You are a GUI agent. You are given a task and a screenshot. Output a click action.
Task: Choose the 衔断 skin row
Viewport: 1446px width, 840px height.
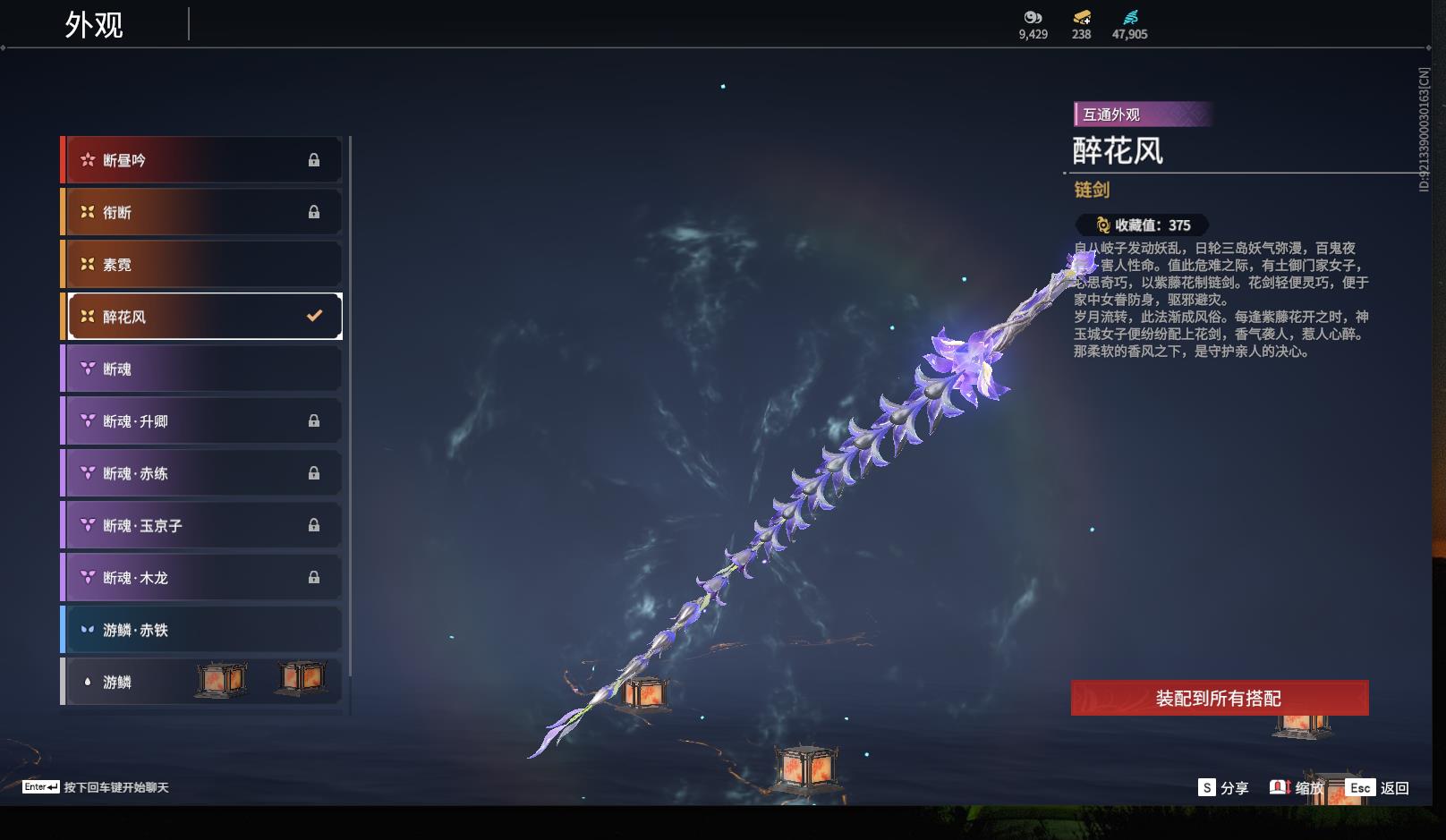[204, 212]
